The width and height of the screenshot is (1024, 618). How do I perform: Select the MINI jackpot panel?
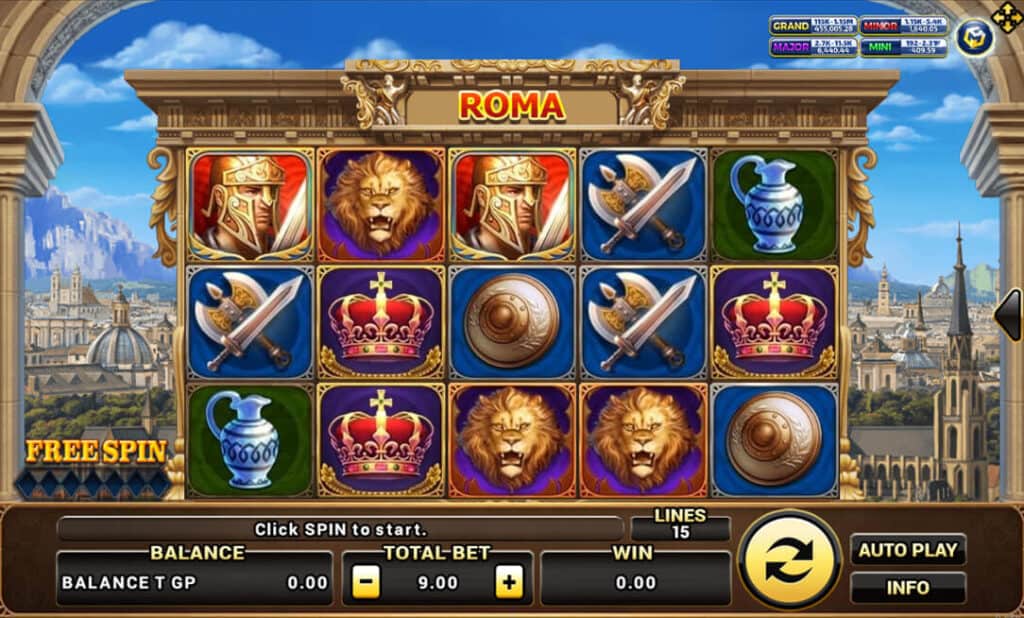pyautogui.click(x=904, y=47)
